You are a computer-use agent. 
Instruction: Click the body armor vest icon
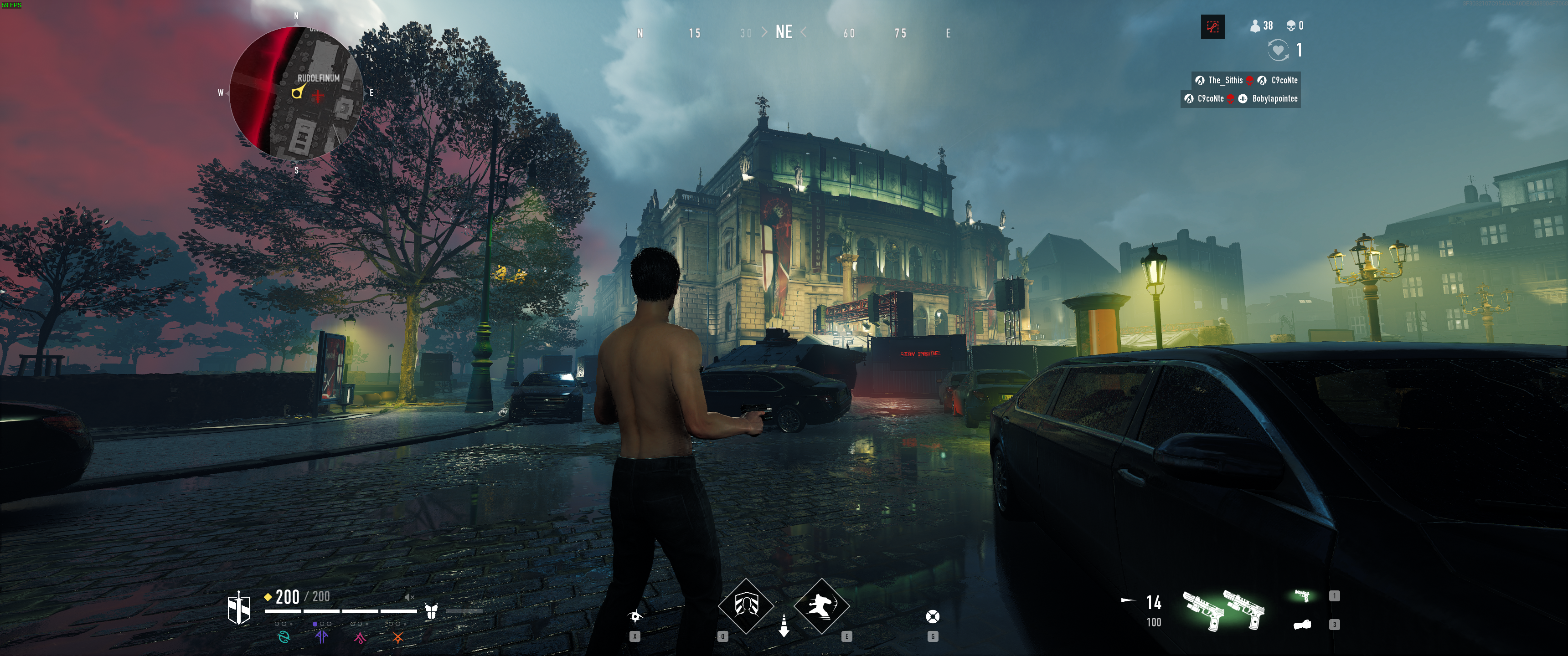coord(432,611)
